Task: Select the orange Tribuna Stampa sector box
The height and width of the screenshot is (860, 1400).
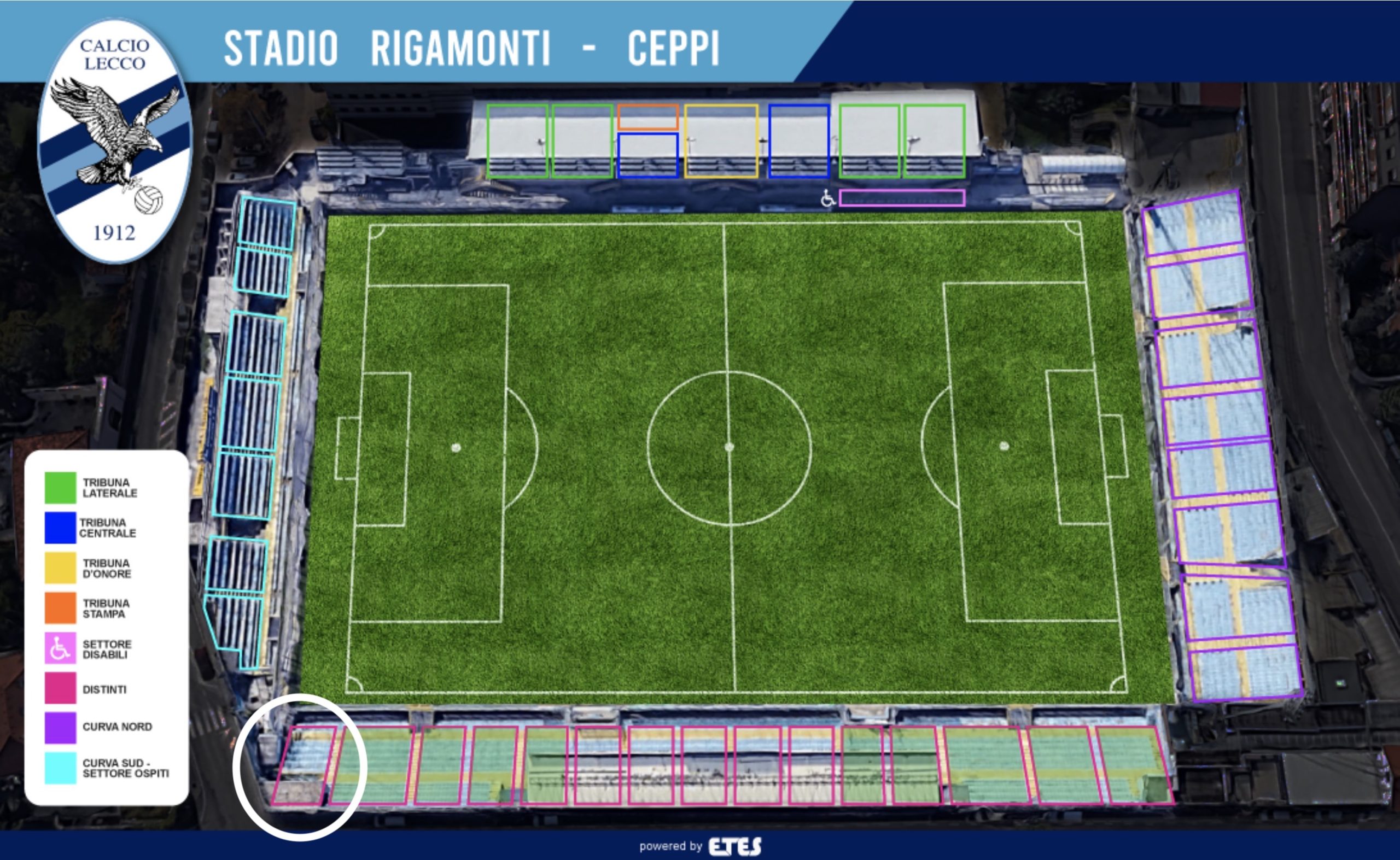Action: [648, 118]
